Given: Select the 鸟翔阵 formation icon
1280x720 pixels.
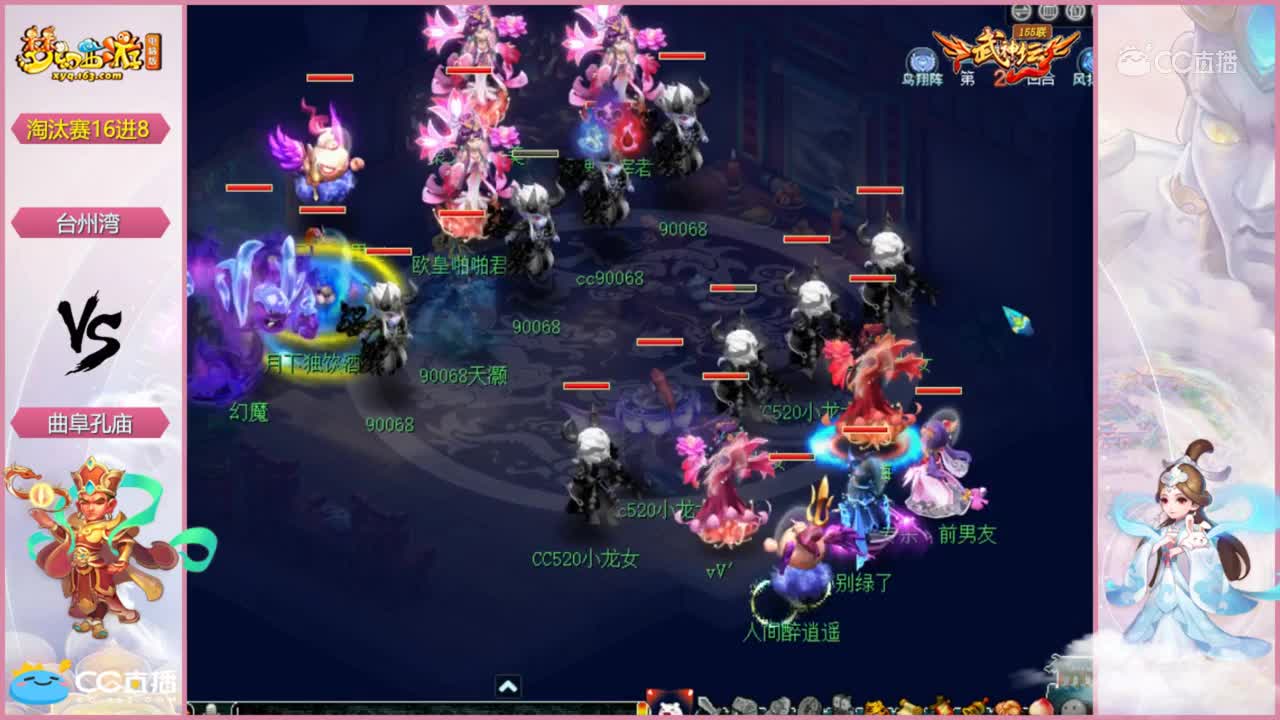Looking at the screenshot, I should (920, 57).
